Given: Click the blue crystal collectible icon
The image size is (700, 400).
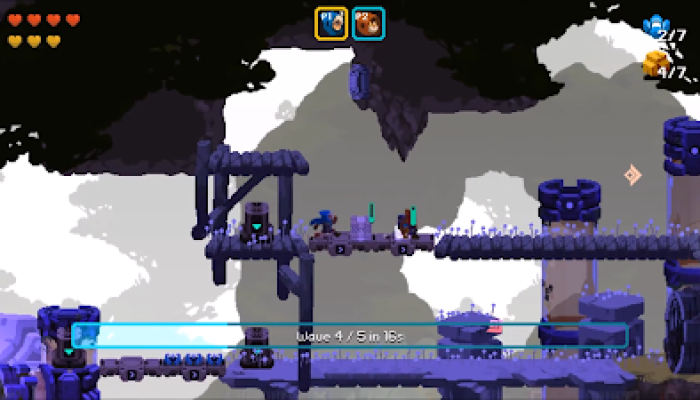Looking at the screenshot, I should pyautogui.click(x=655, y=25).
